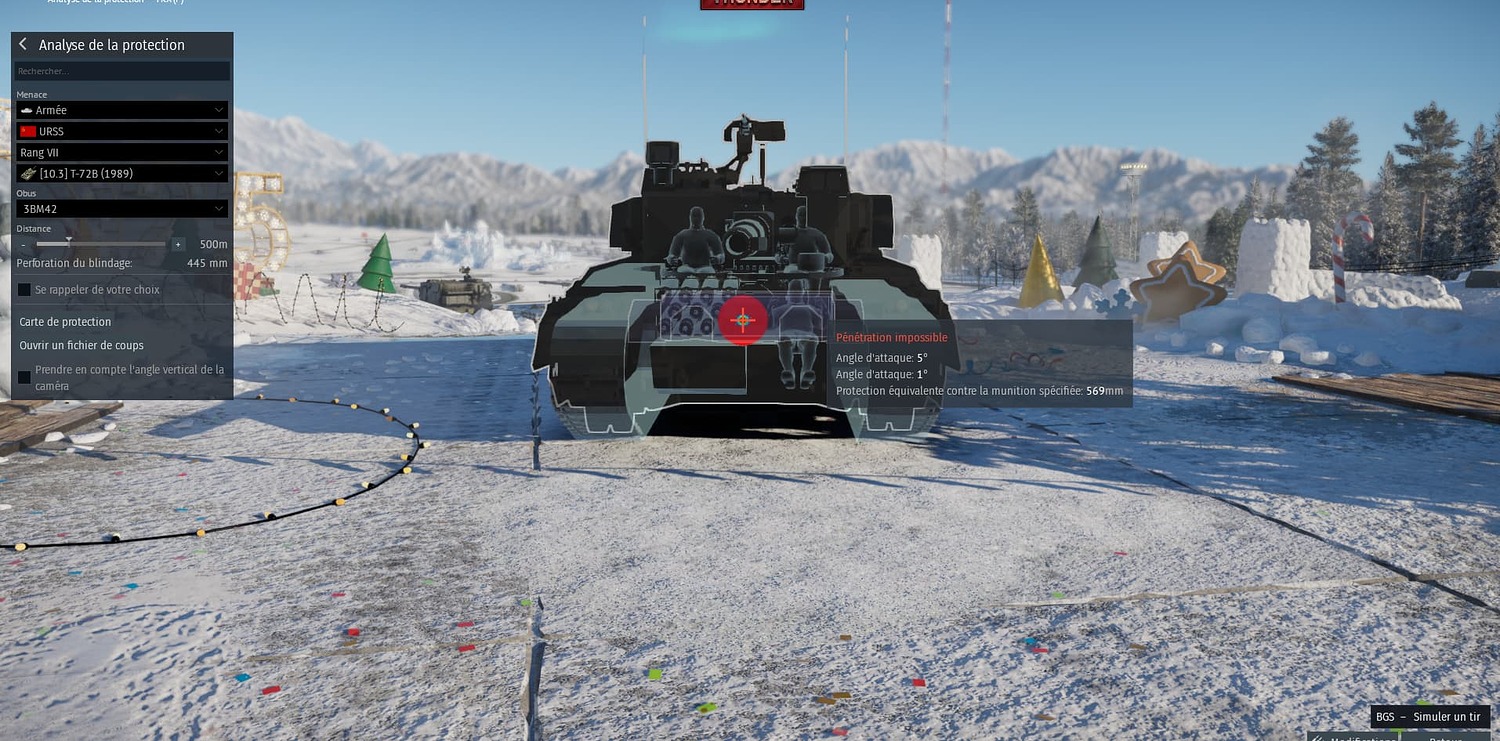
Task: Open the Armée Menace dropdown
Action: click(122, 110)
